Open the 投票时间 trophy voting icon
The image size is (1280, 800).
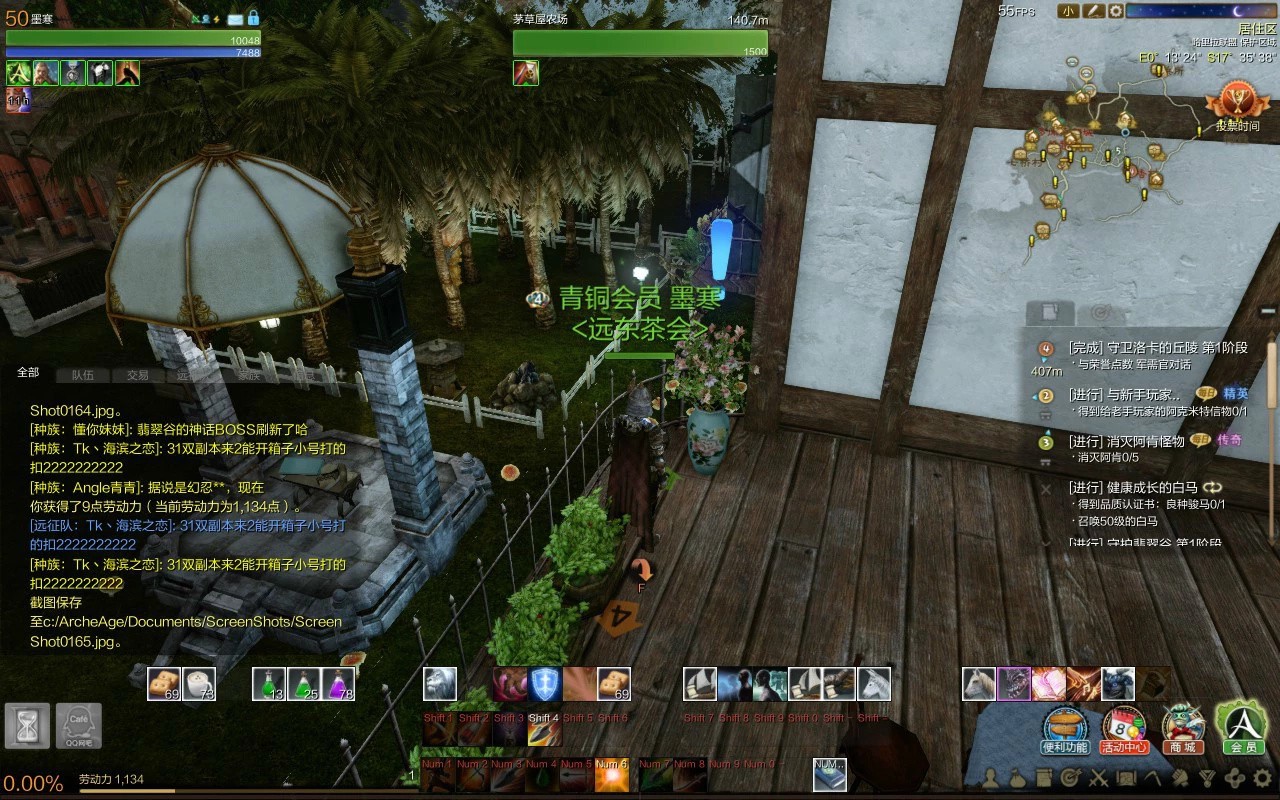pos(1236,102)
